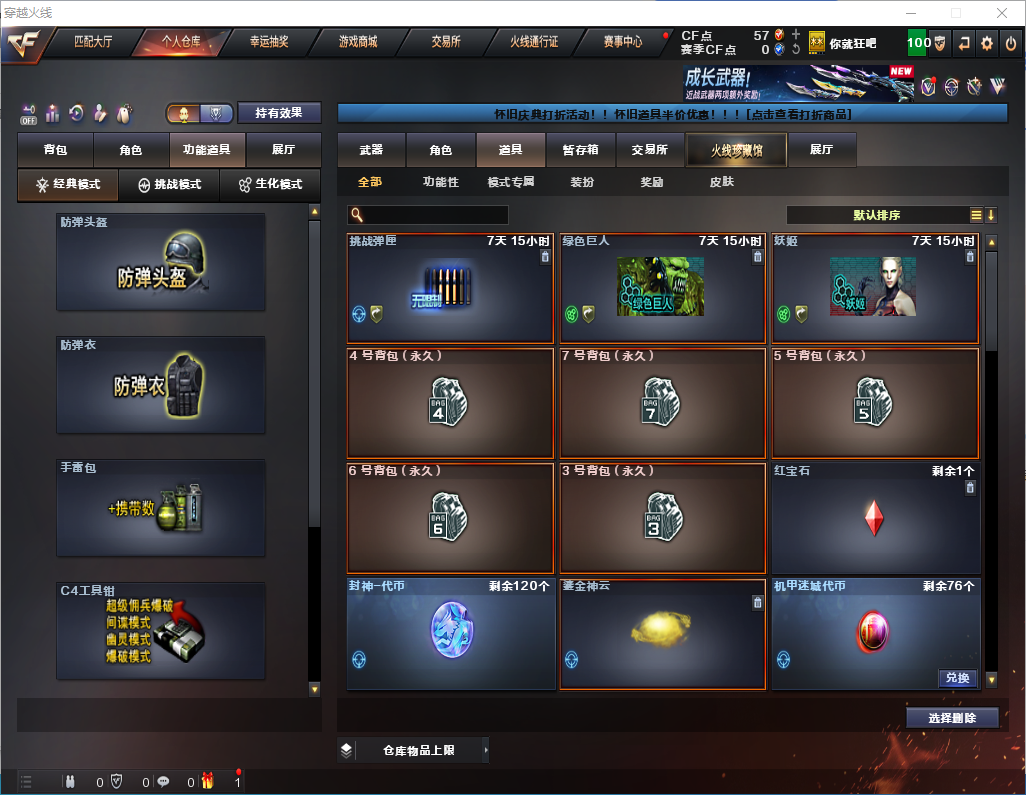Open the 匹配大厅 lobby tab
The width and height of the screenshot is (1026, 795).
(93, 42)
